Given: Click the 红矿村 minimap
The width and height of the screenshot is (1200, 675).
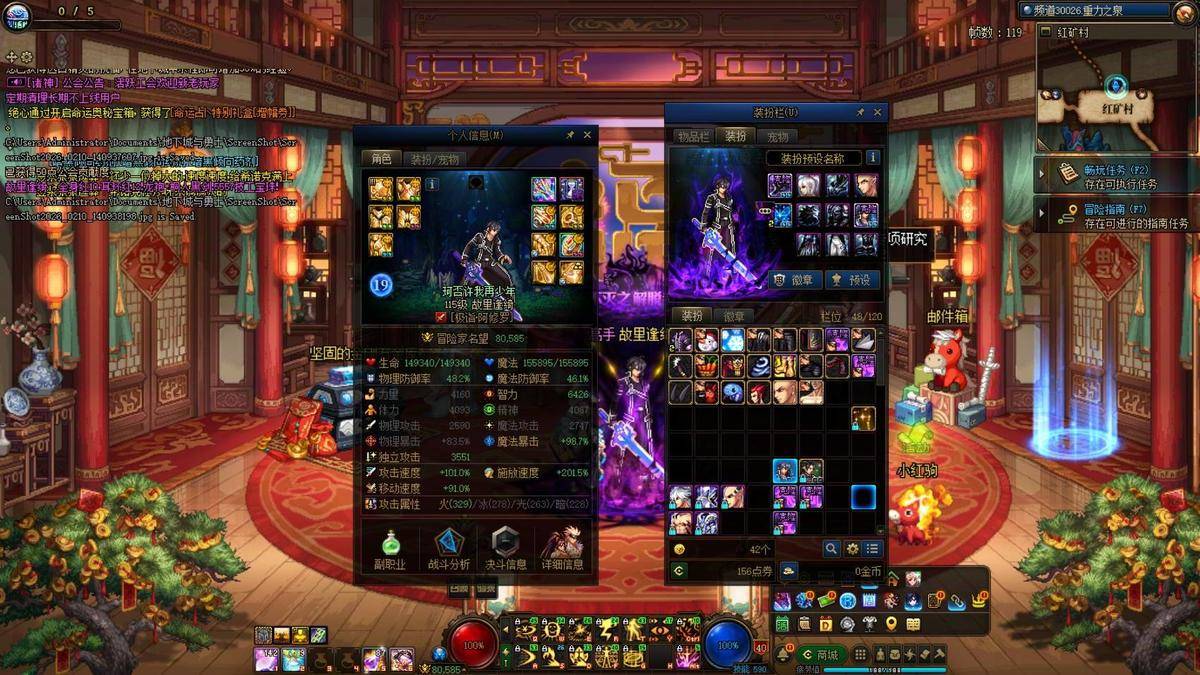Looking at the screenshot, I should coord(1116,90).
